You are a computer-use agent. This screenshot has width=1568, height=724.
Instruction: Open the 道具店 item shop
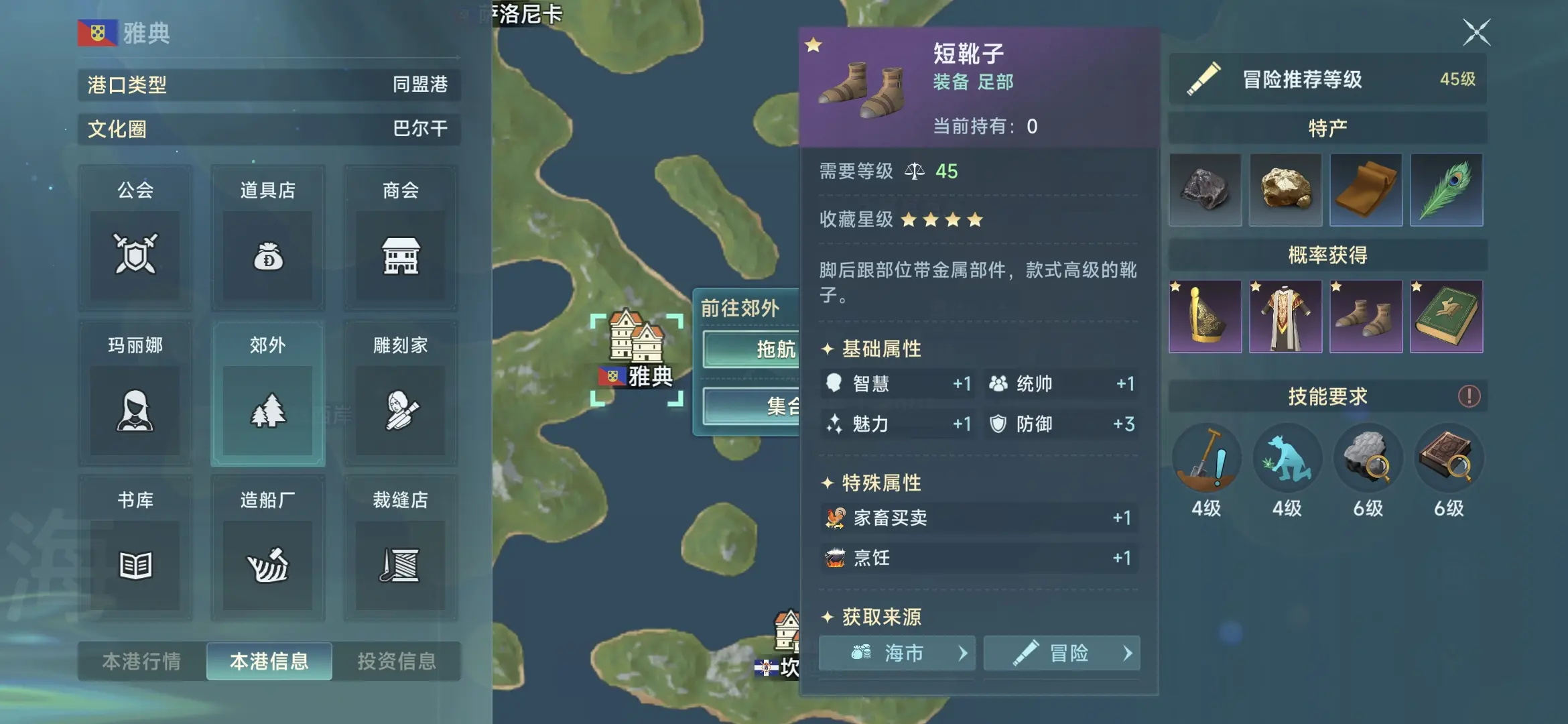tap(267, 238)
